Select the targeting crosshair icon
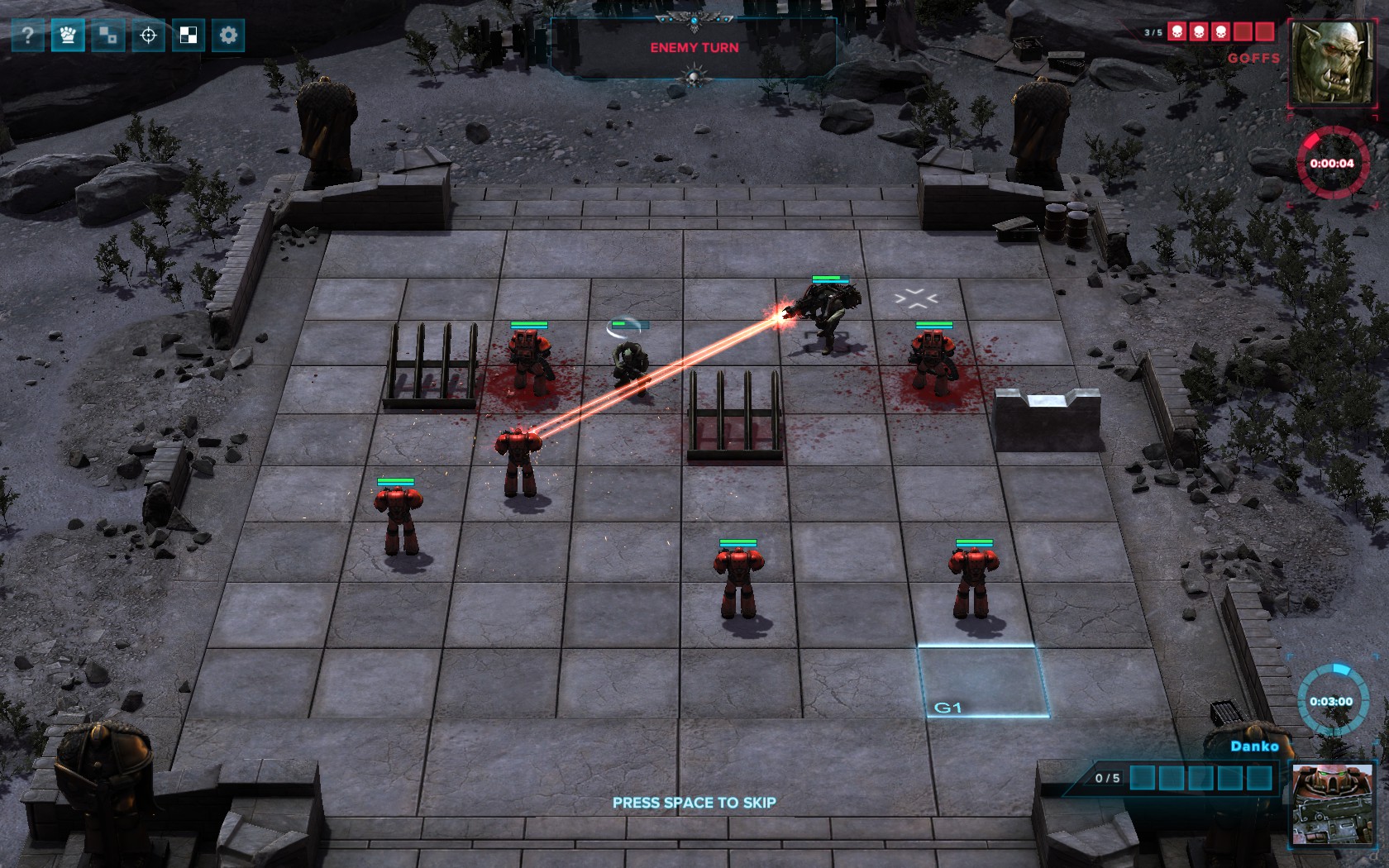This screenshot has width=1389, height=868. pyautogui.click(x=148, y=35)
